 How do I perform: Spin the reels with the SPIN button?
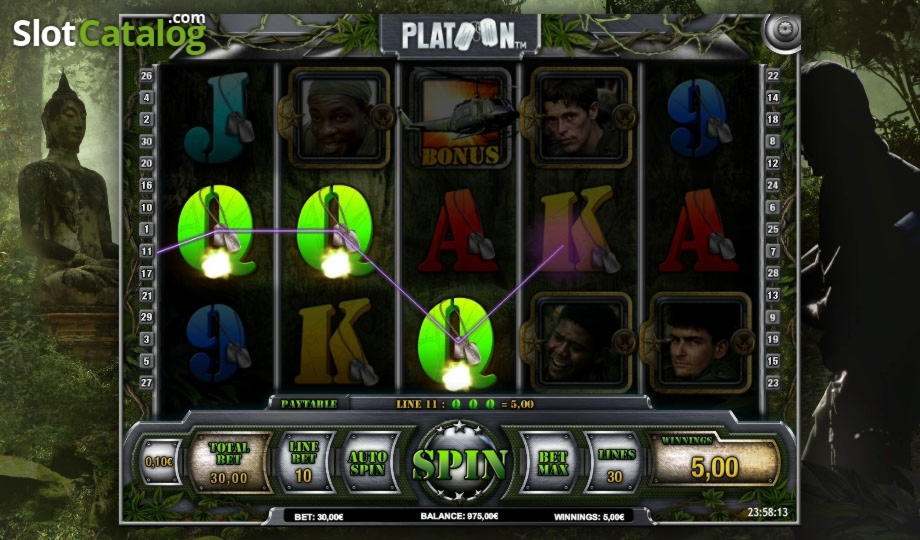point(460,463)
